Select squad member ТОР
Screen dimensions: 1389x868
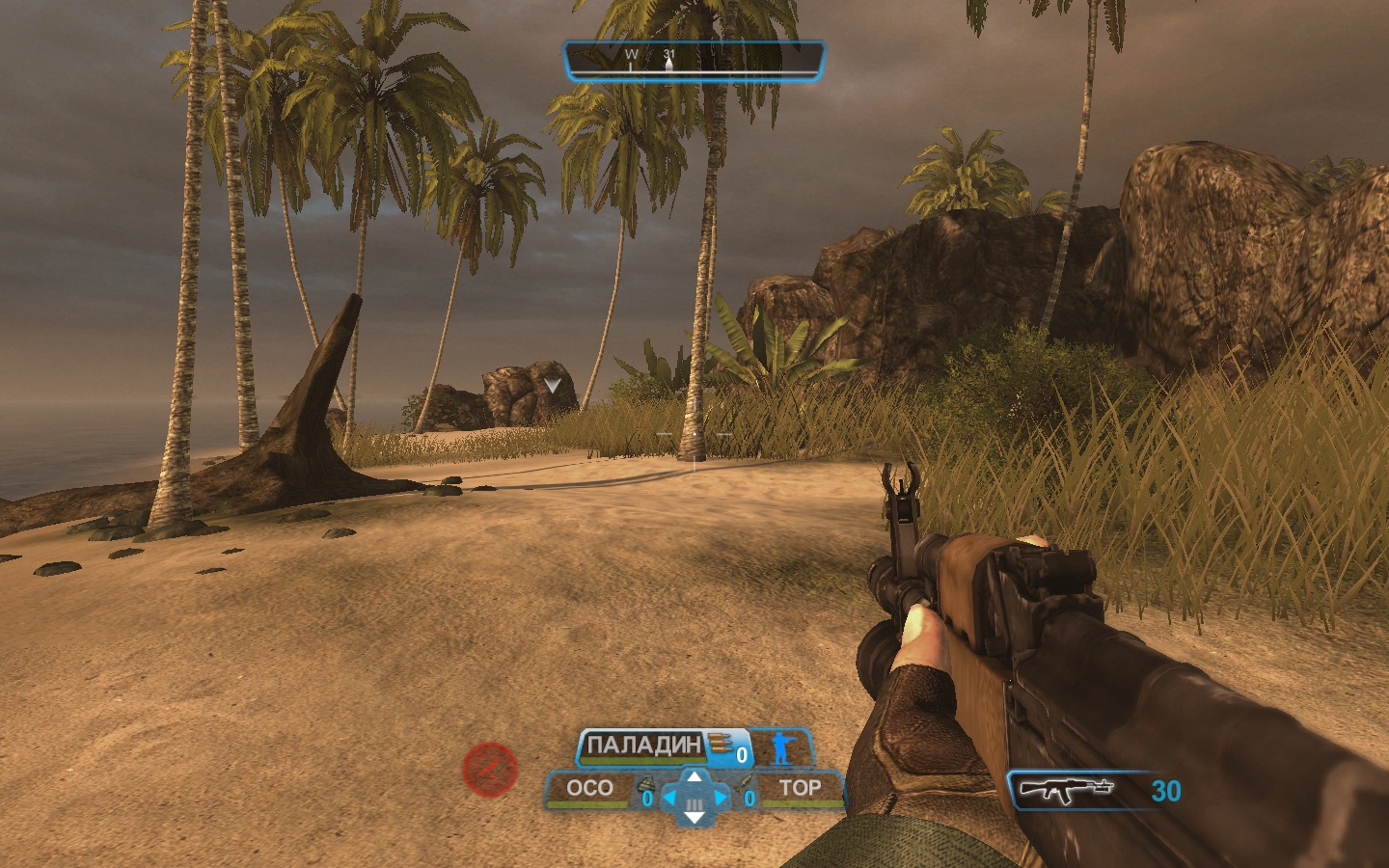click(800, 788)
